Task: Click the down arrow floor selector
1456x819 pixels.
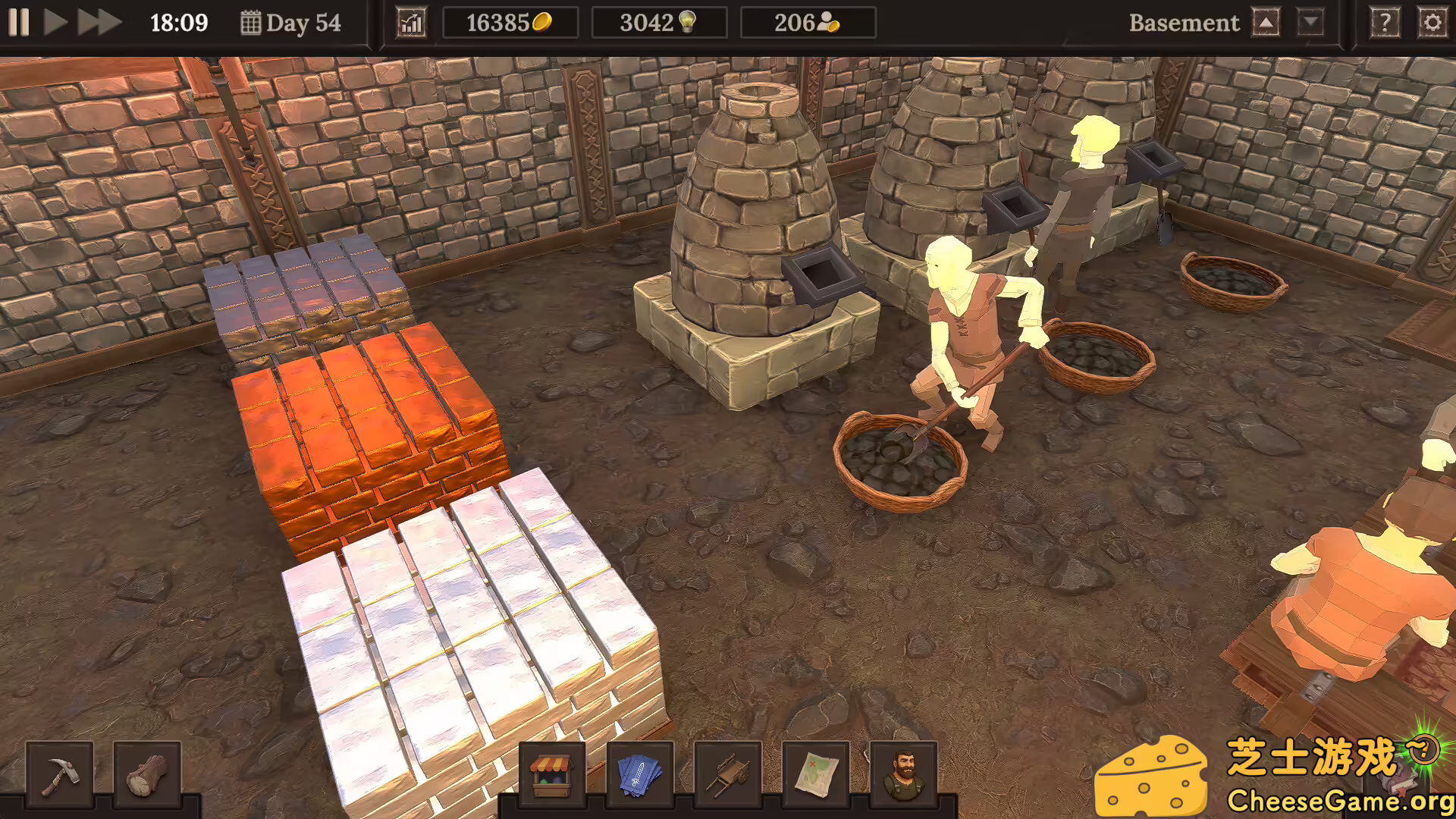Action: pos(1312,22)
